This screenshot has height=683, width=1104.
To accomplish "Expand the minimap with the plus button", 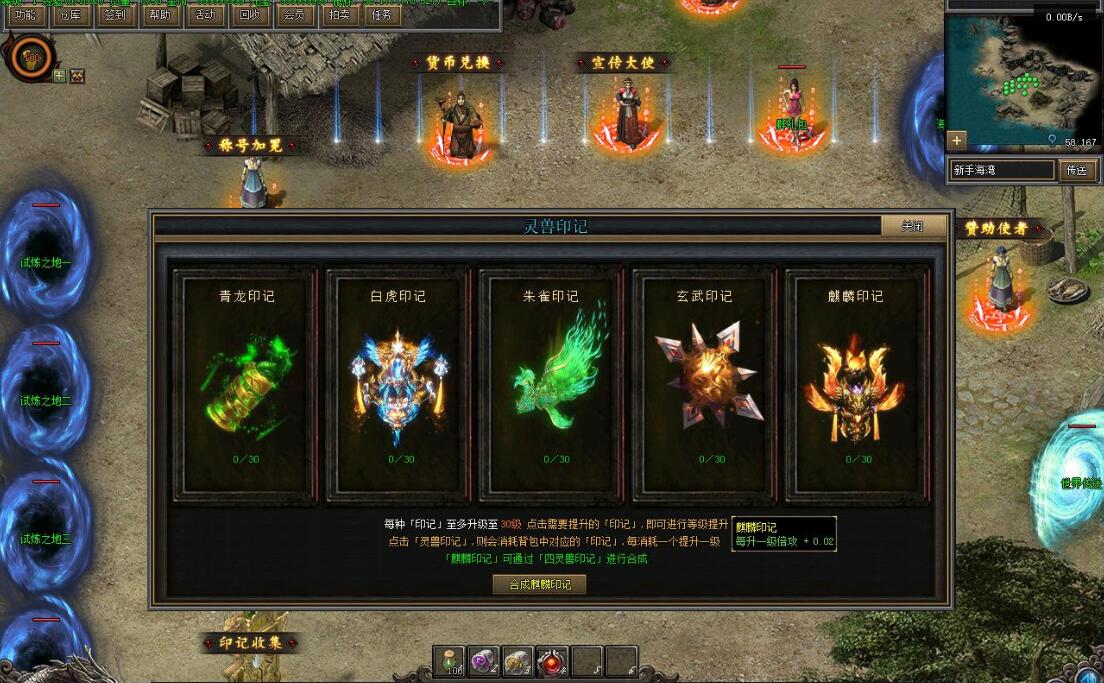I will (x=957, y=140).
